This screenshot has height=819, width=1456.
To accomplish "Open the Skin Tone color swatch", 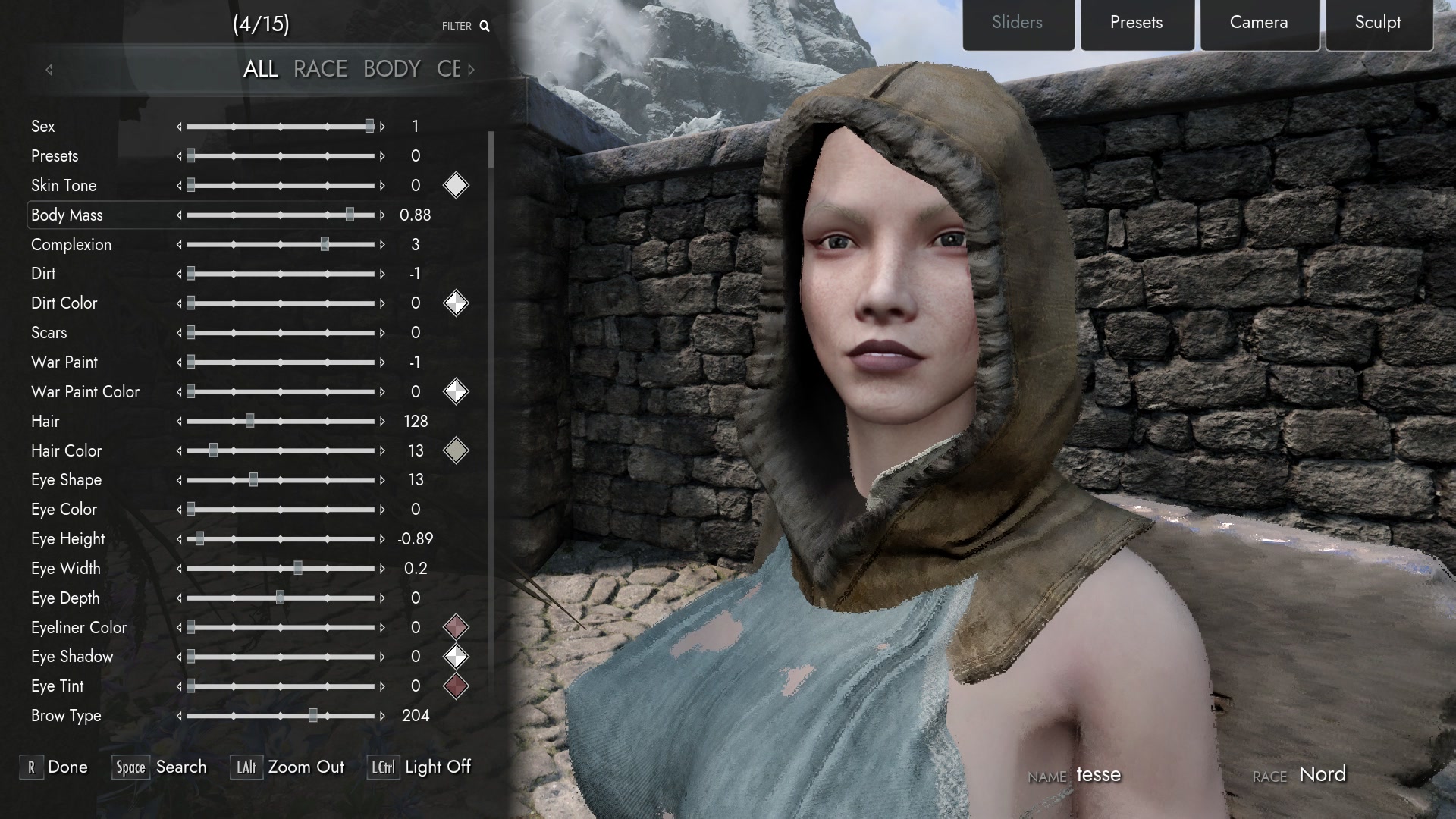I will 456,185.
